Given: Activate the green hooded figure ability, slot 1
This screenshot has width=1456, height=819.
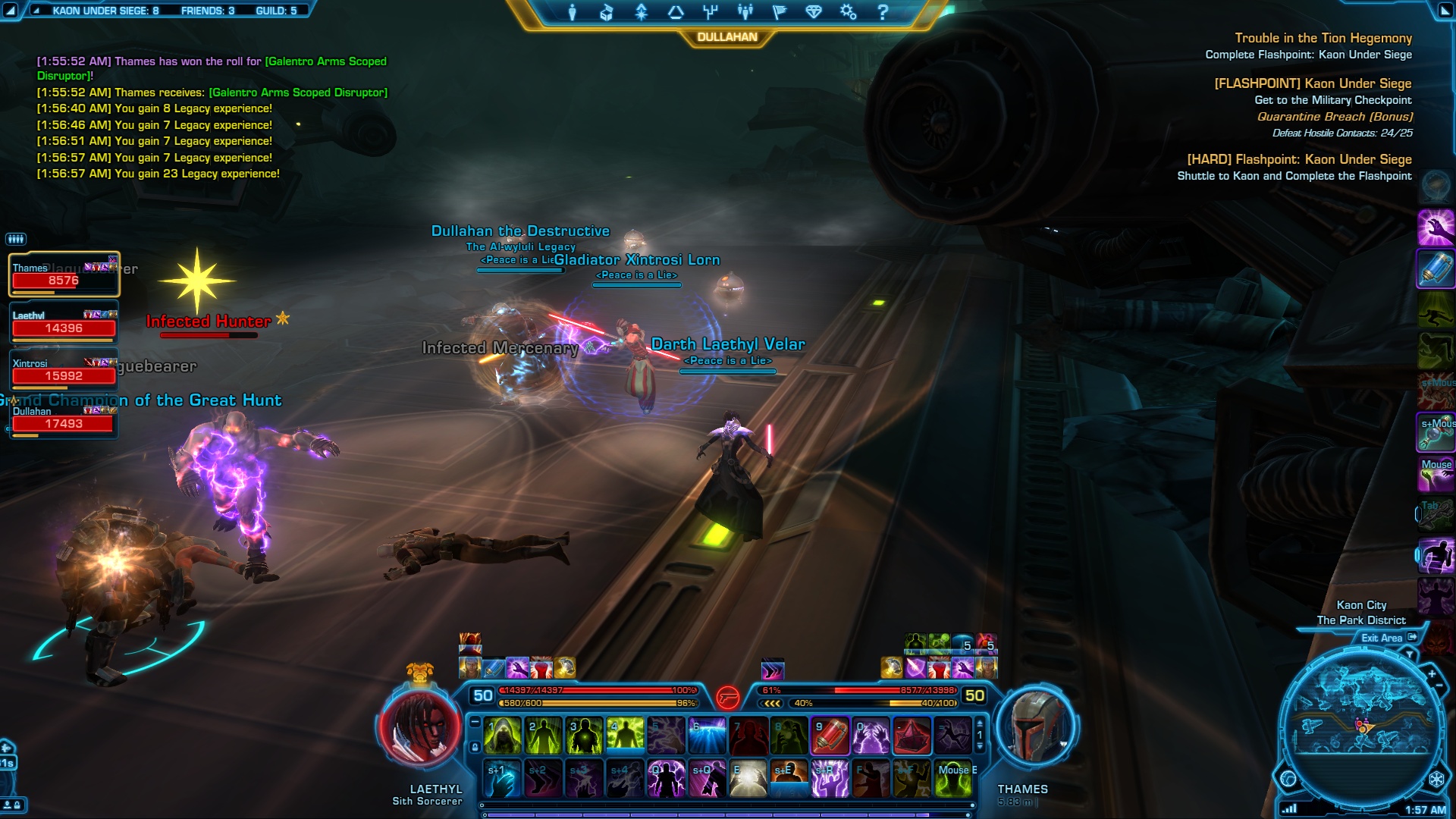Looking at the screenshot, I should point(502,736).
